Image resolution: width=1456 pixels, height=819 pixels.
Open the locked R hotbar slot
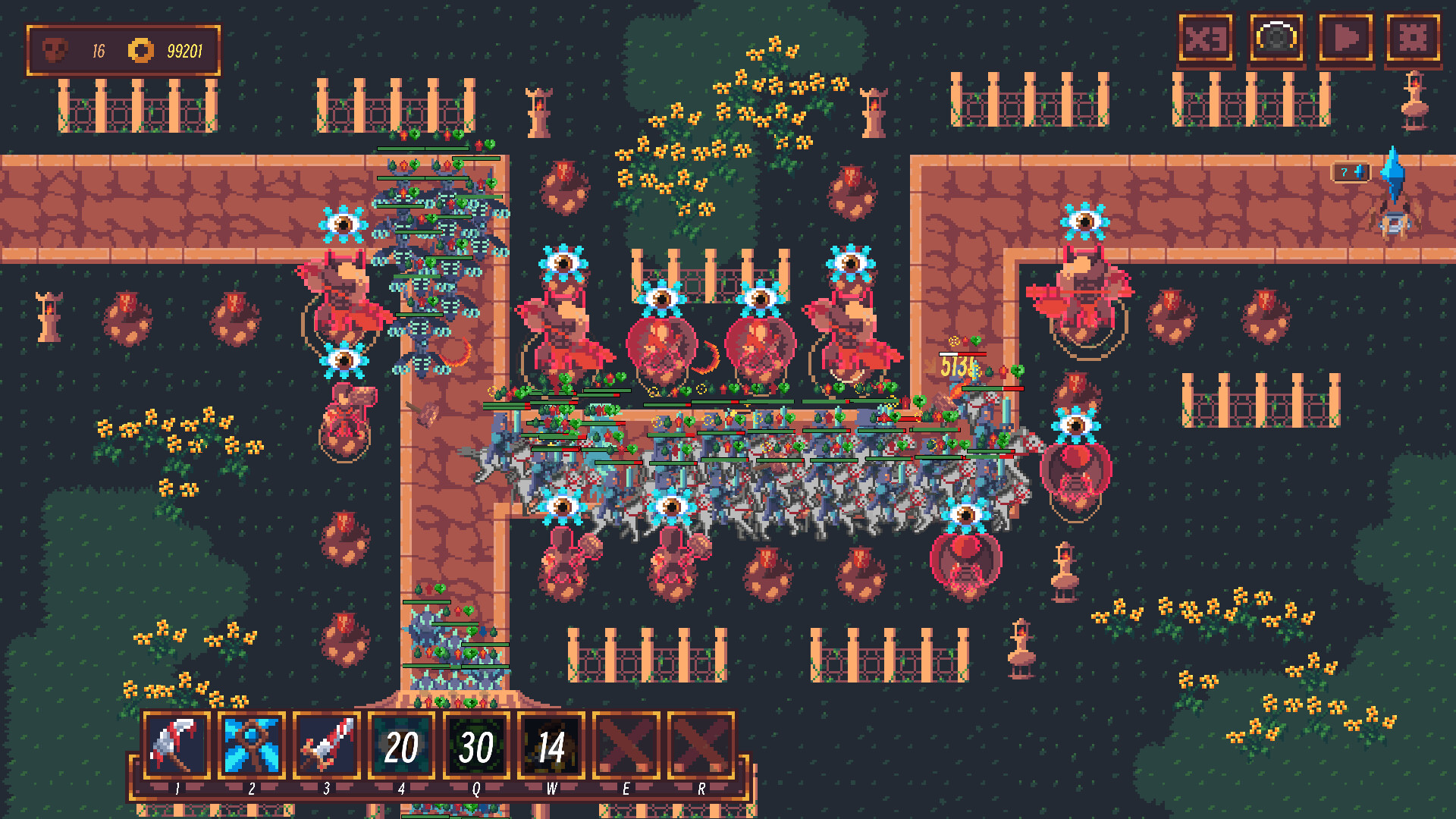pyautogui.click(x=701, y=747)
